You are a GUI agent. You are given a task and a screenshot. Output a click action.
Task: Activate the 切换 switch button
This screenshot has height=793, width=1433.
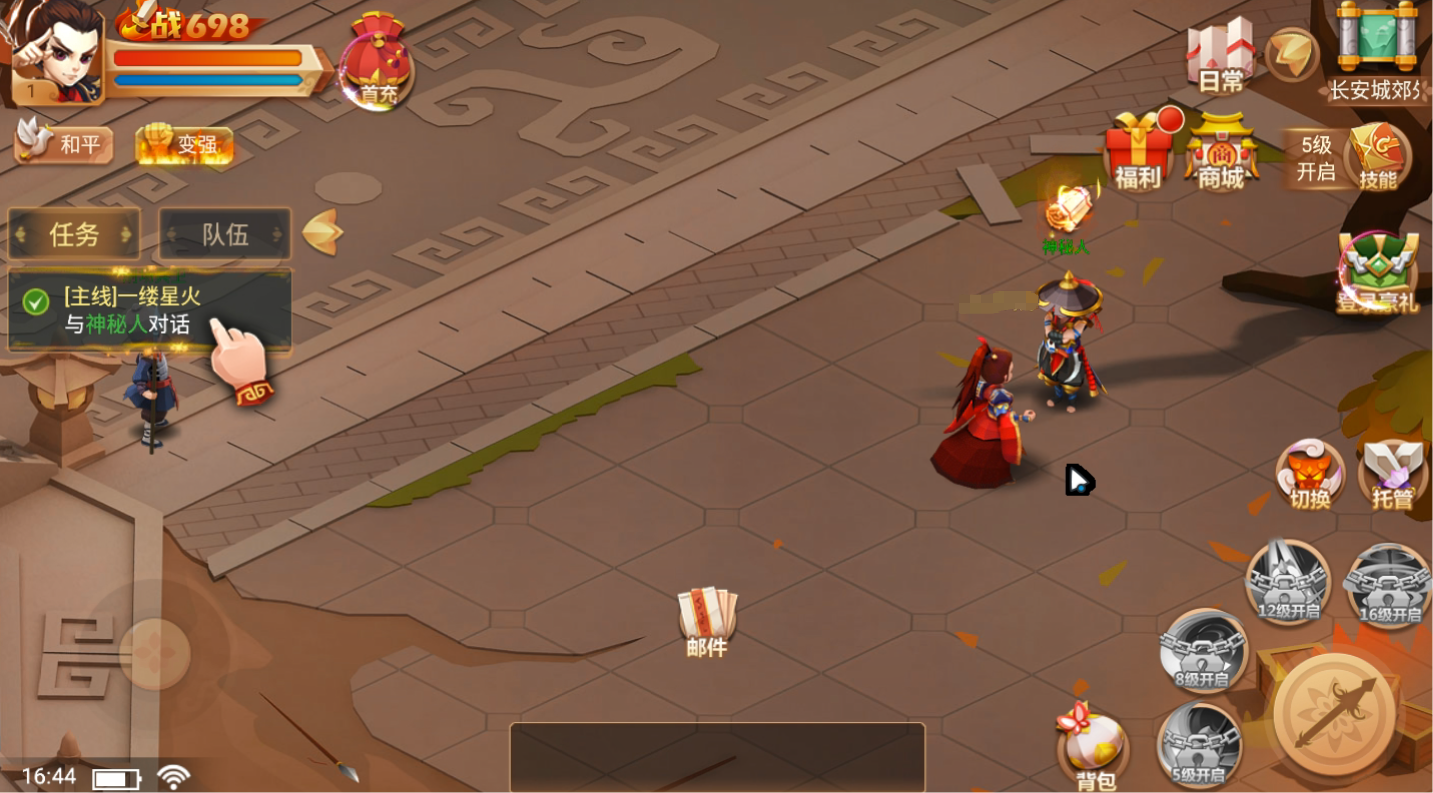[1310, 473]
